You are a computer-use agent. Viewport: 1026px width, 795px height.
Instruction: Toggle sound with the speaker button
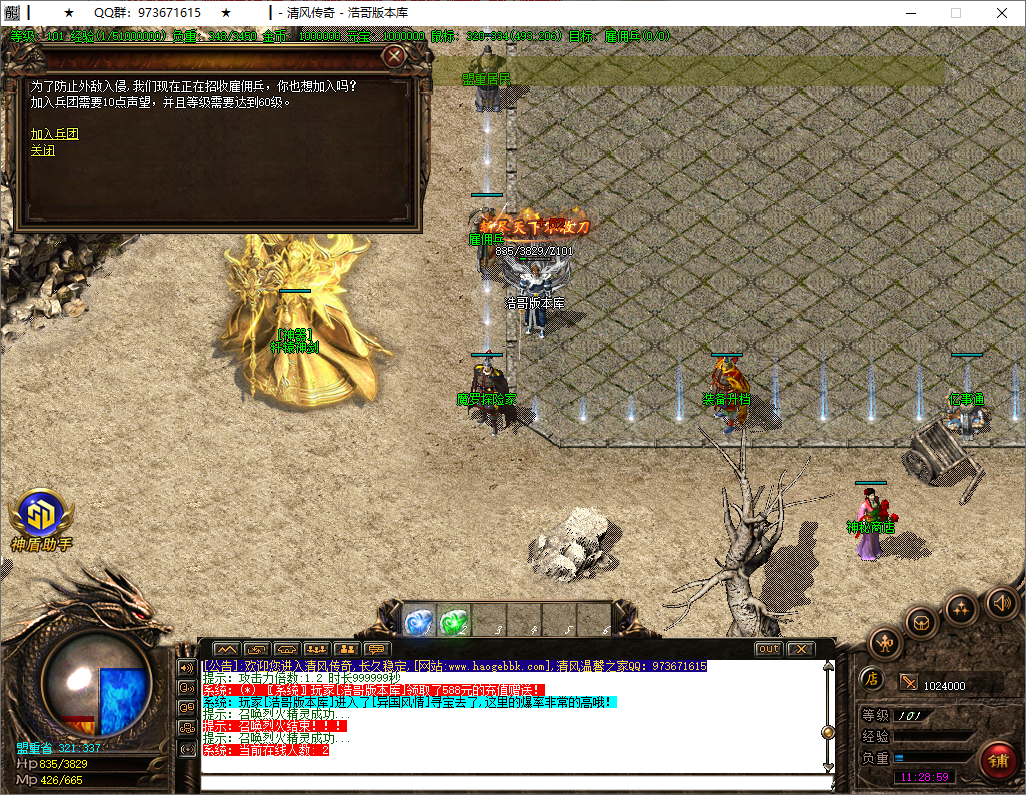1001,602
